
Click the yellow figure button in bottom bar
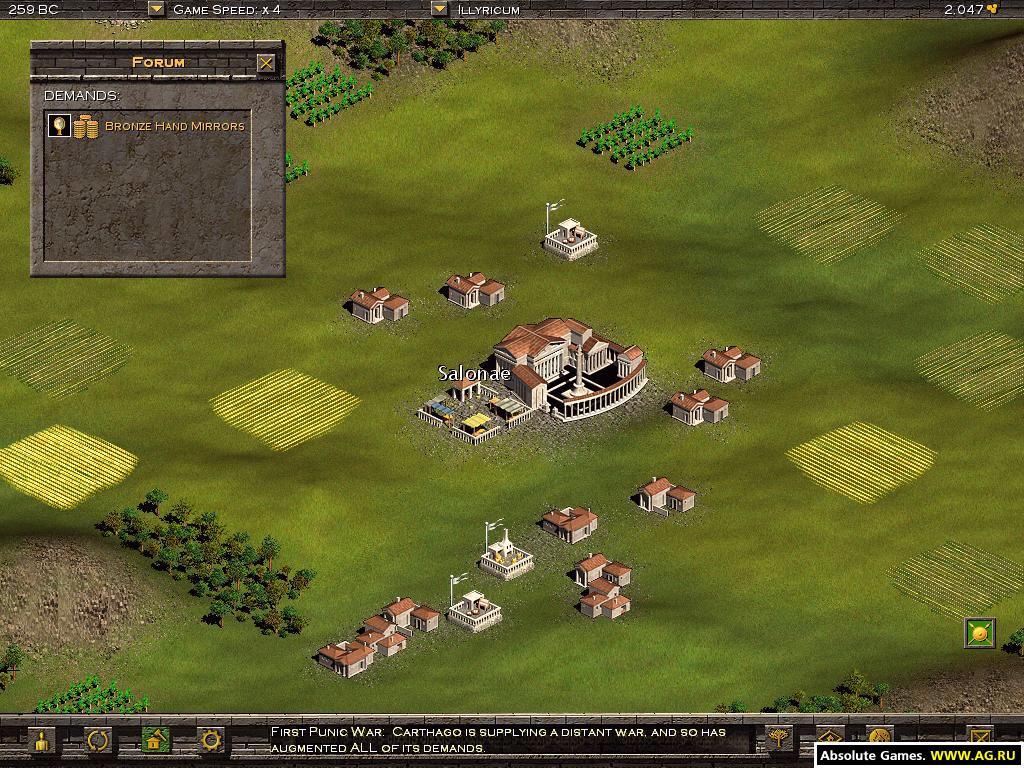pos(41,741)
